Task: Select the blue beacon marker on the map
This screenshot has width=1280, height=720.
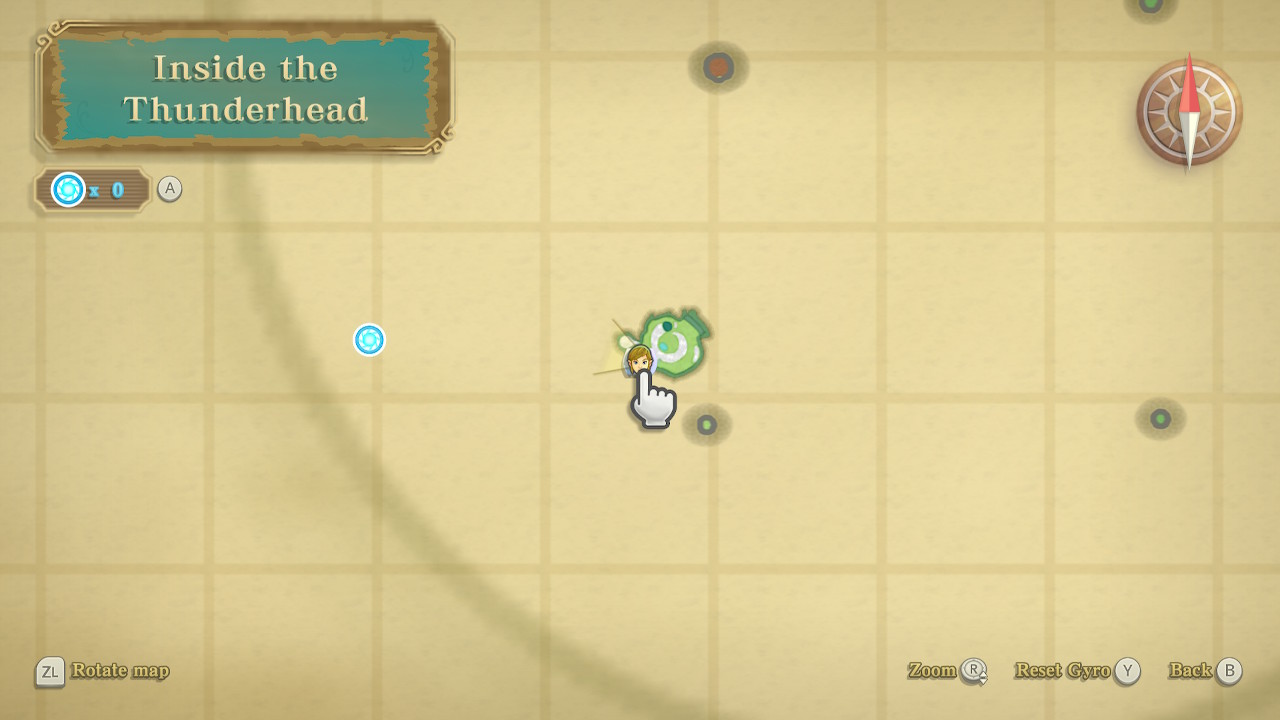Action: [x=369, y=340]
